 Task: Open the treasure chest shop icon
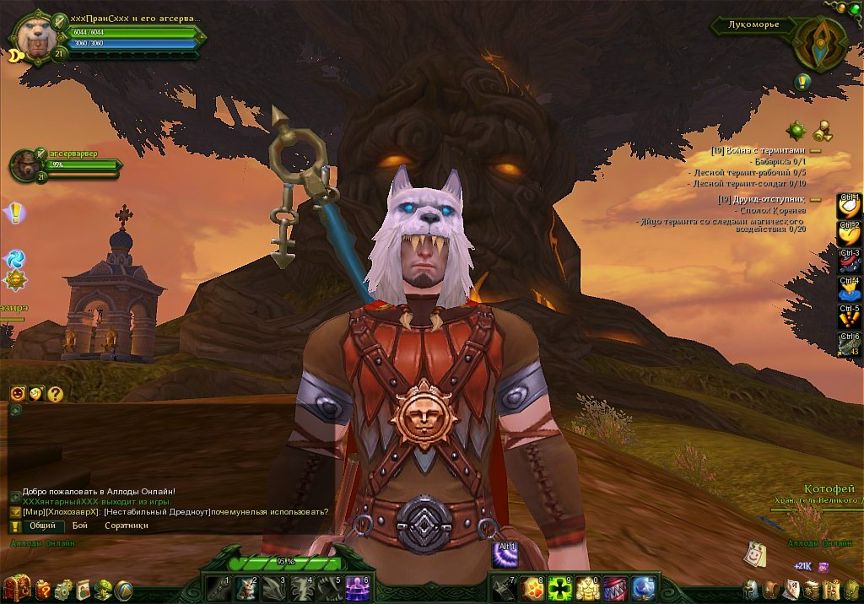[x=16, y=589]
